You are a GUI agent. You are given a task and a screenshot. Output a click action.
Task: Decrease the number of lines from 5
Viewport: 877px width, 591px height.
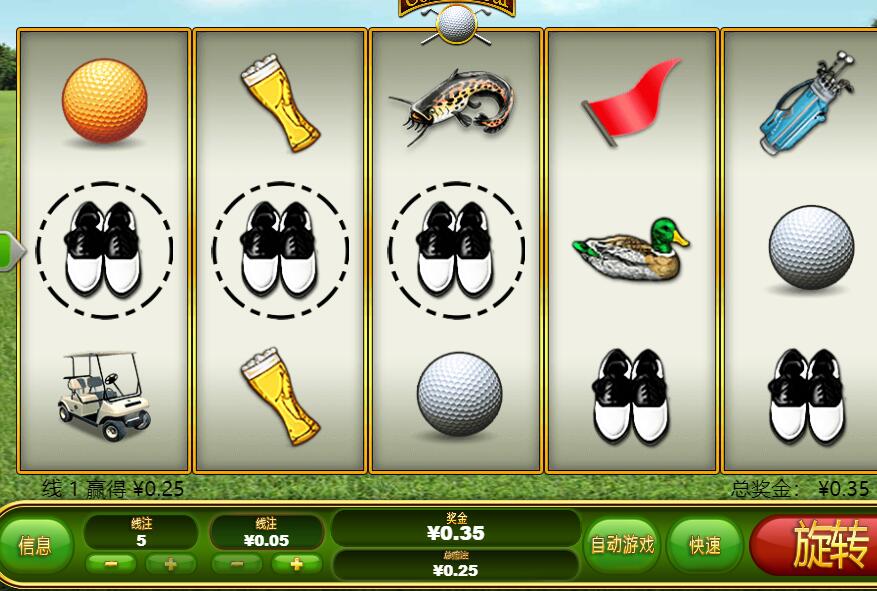tap(111, 564)
